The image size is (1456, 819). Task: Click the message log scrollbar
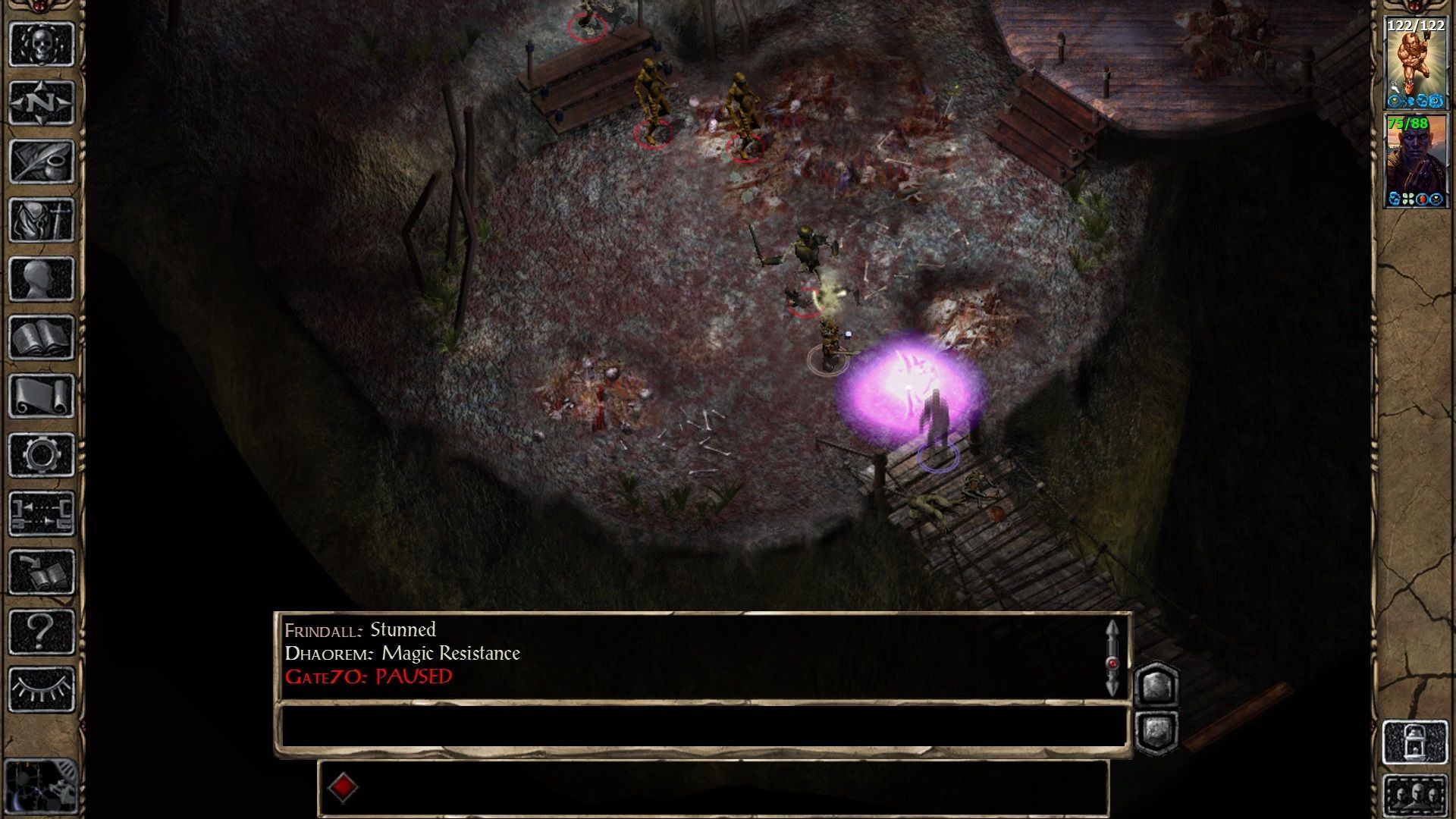pyautogui.click(x=1112, y=658)
